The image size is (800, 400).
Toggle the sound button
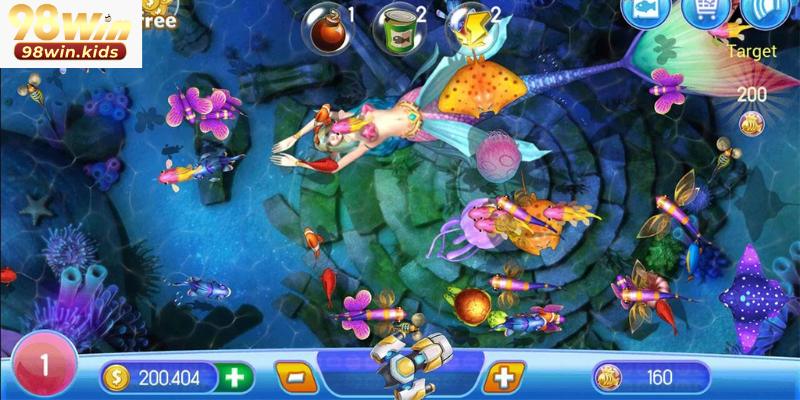tap(764, 14)
